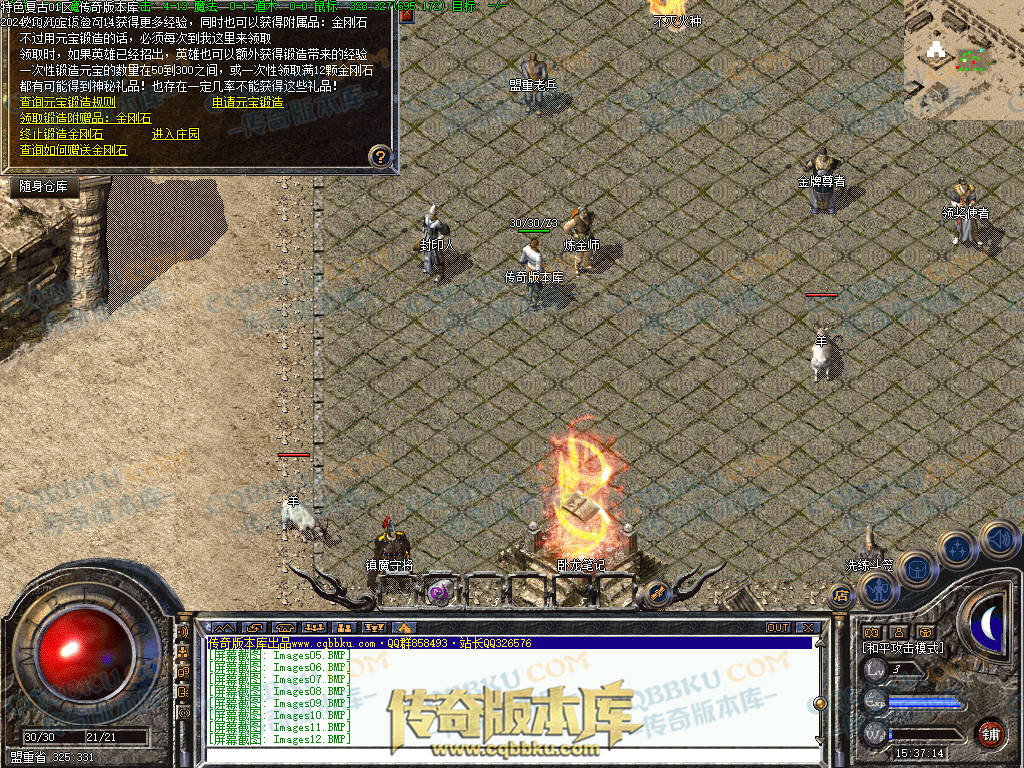
Task: Toggle the round speaker sound button
Action: point(999,541)
